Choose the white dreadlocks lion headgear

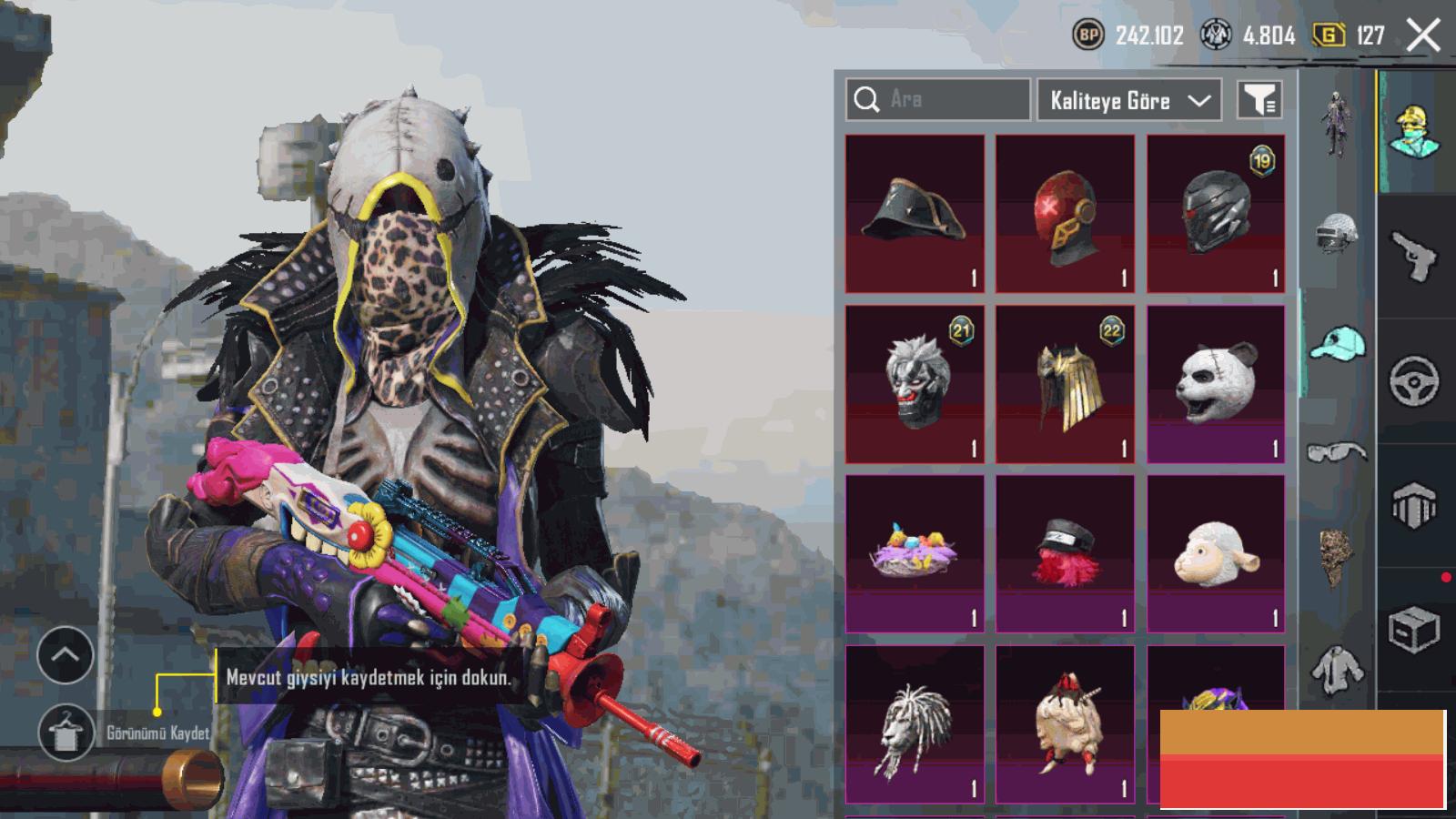pyautogui.click(x=915, y=724)
